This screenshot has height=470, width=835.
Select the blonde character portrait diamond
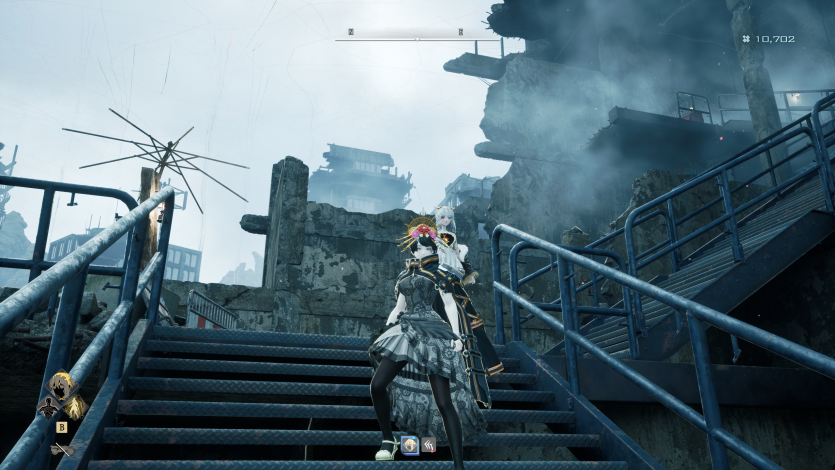59,389
